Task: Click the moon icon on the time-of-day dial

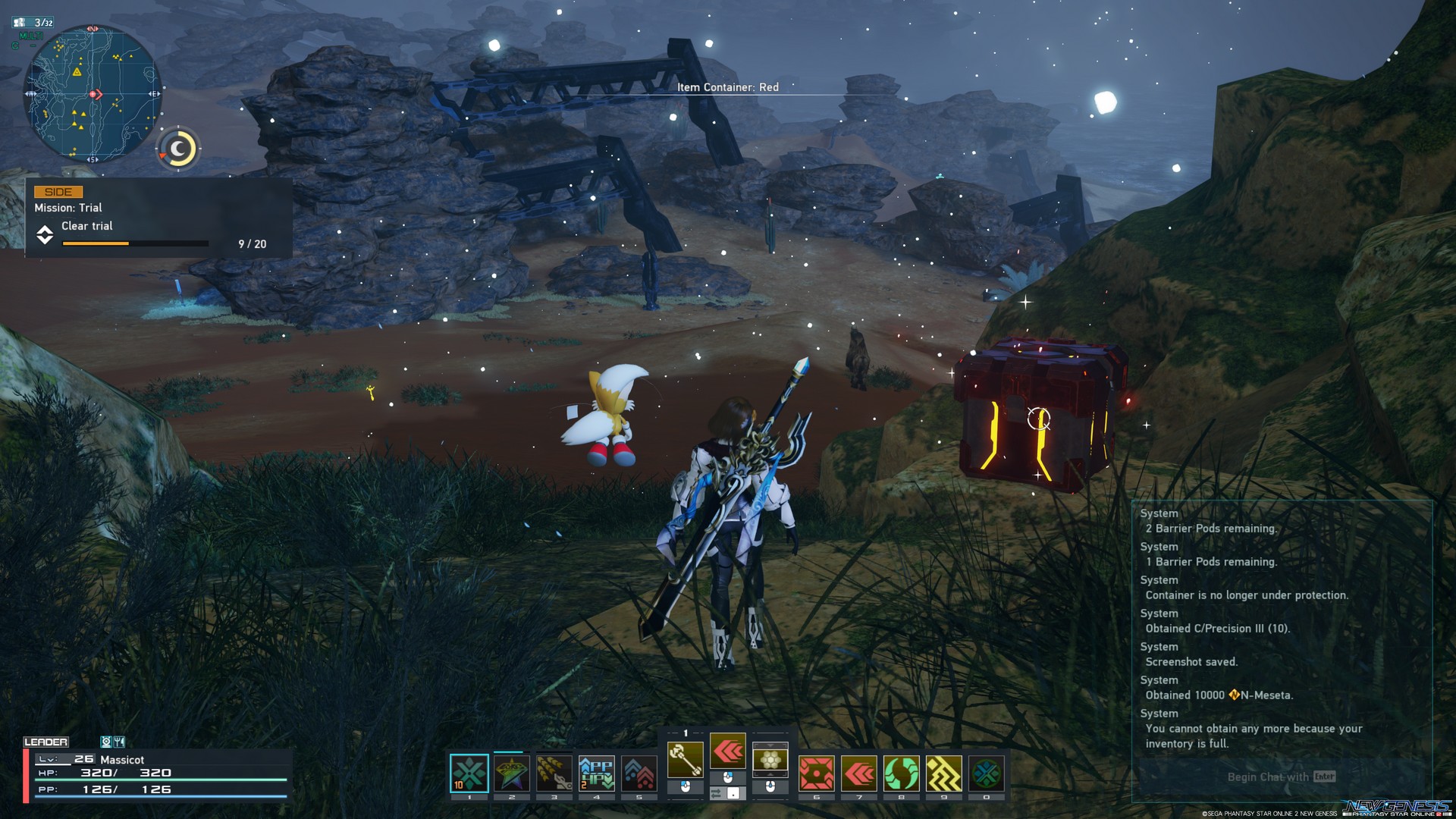Action: pos(177,149)
